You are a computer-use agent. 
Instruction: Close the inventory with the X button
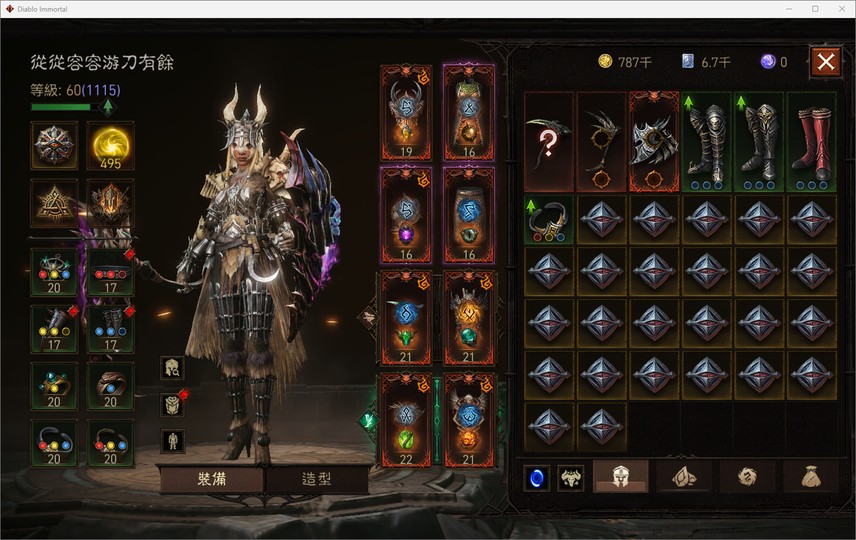(x=825, y=62)
